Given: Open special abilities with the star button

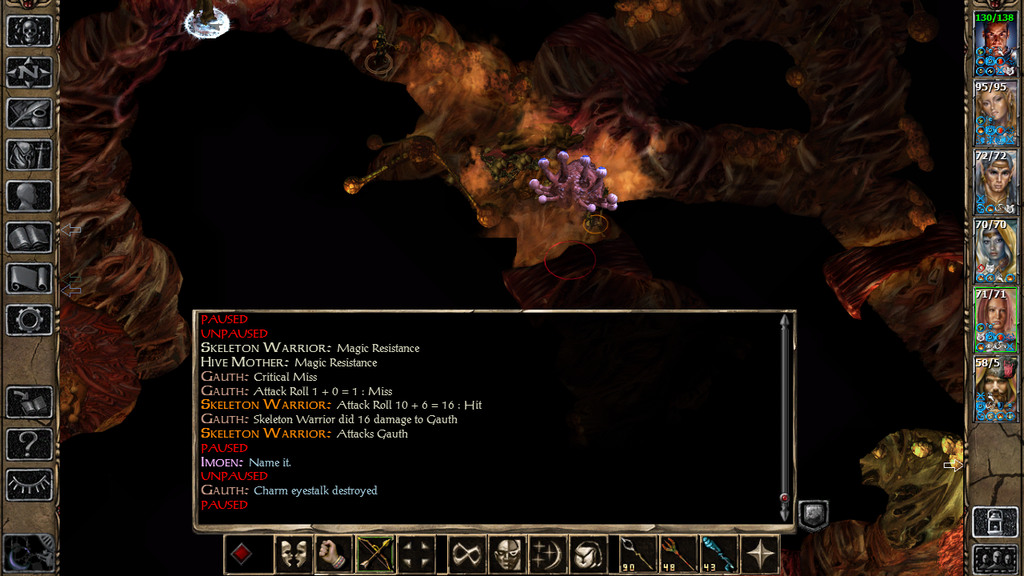Looking at the screenshot, I should 764,555.
